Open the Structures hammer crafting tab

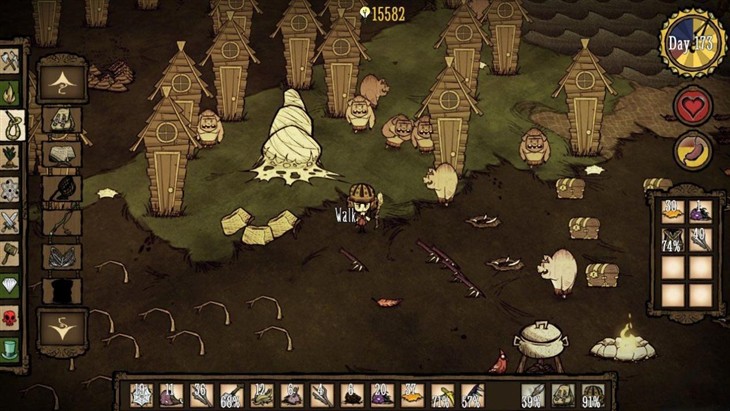[9, 253]
